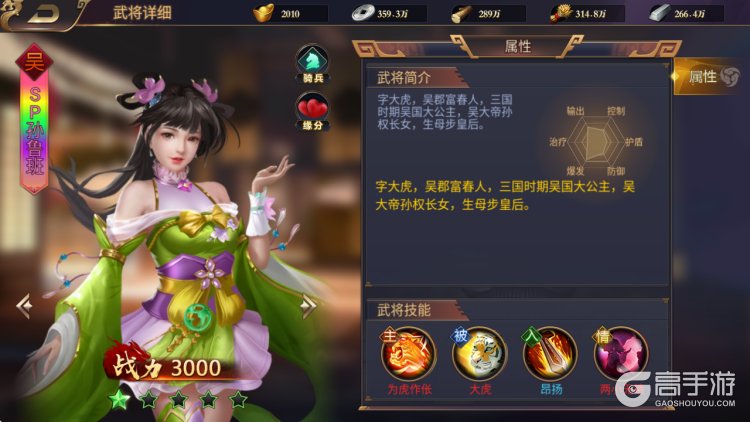This screenshot has width=750, height=422.
Task: Tap the 昂扬 skill icon
Action: (x=550, y=353)
